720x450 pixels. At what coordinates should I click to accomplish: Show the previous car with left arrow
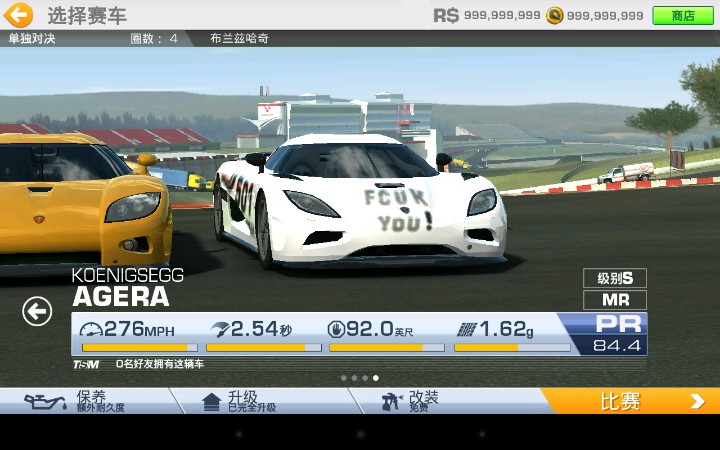[37, 312]
